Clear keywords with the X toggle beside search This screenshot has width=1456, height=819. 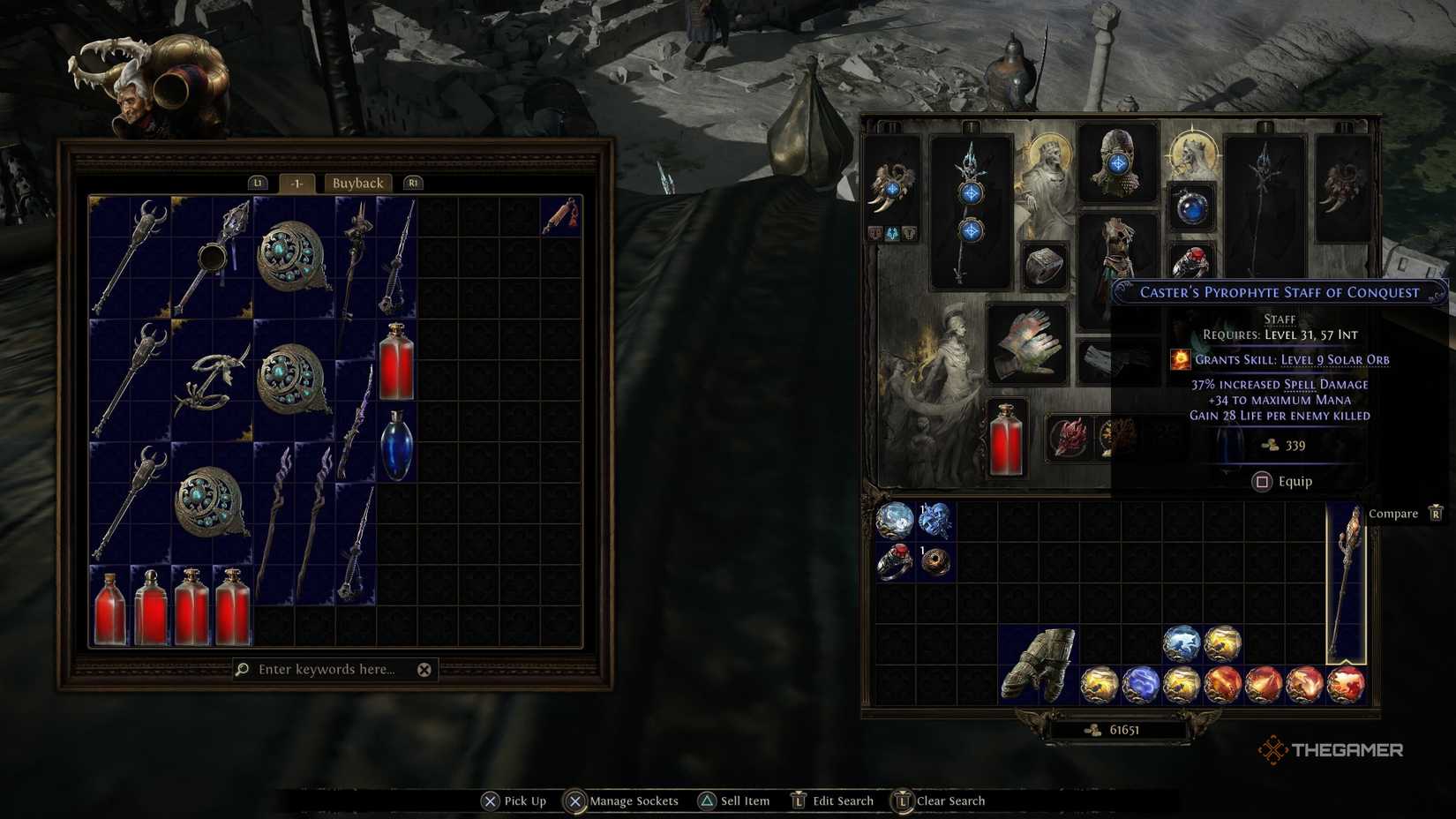tap(424, 670)
